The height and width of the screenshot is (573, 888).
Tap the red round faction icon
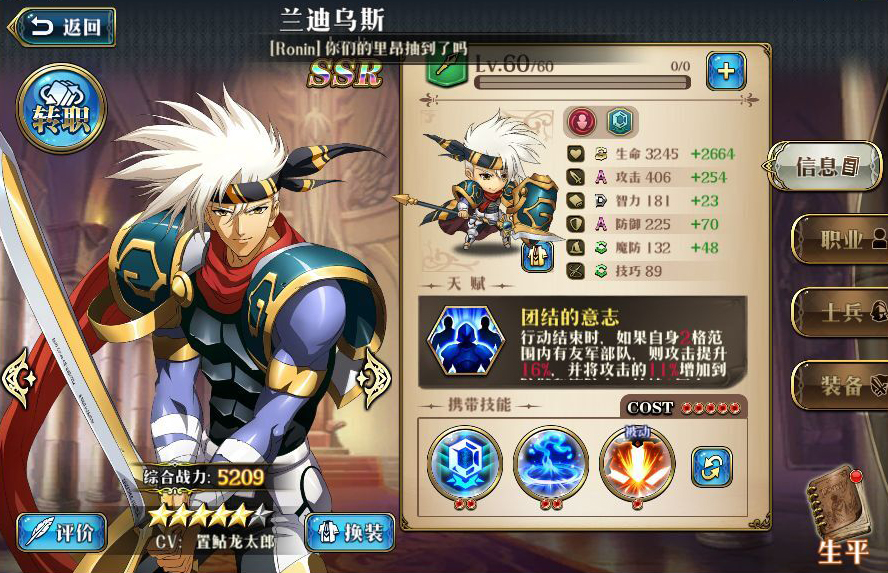582,121
